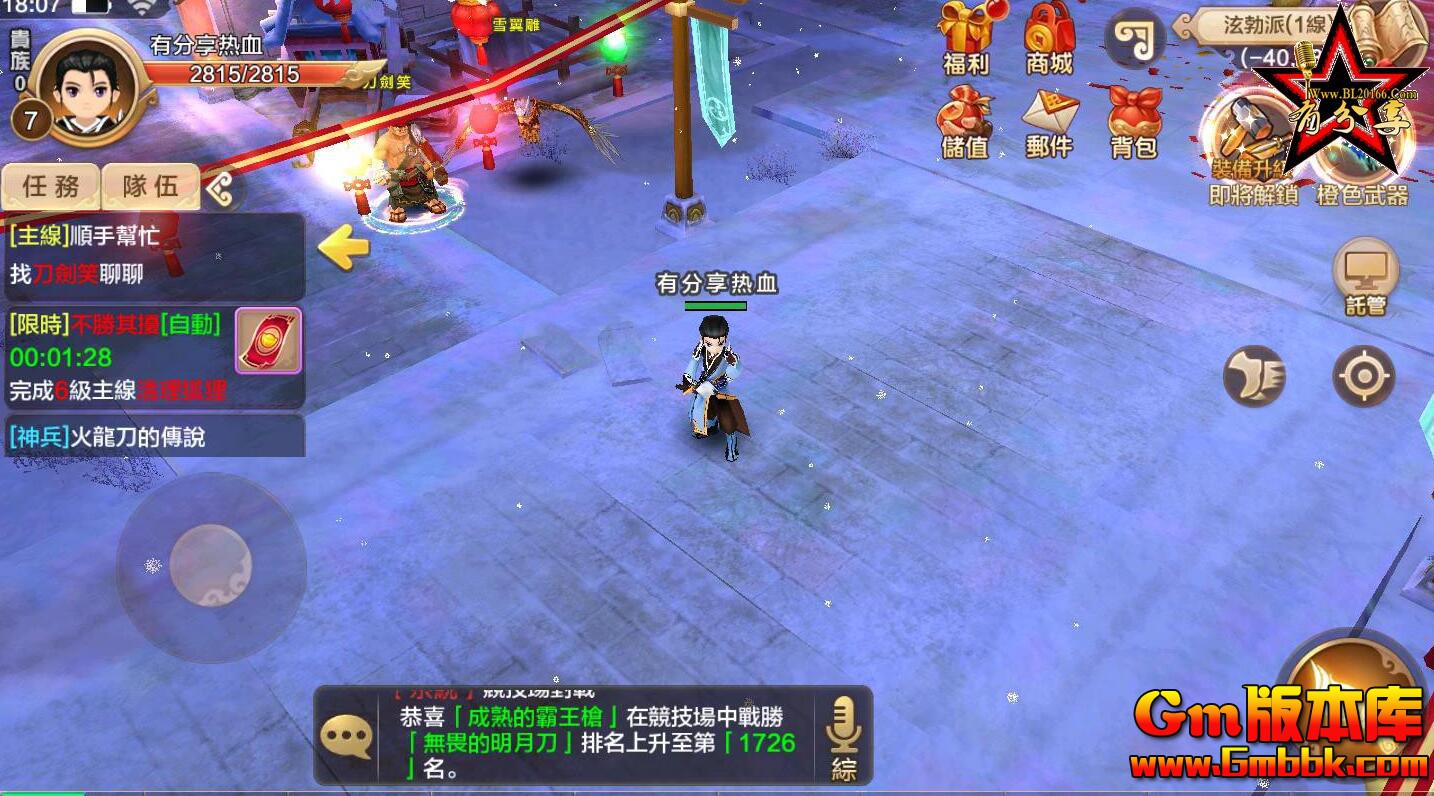Toggle the curled-arrow icon to hide side icons
Image resolution: width=1434 pixels, height=796 pixels.
point(1135,41)
